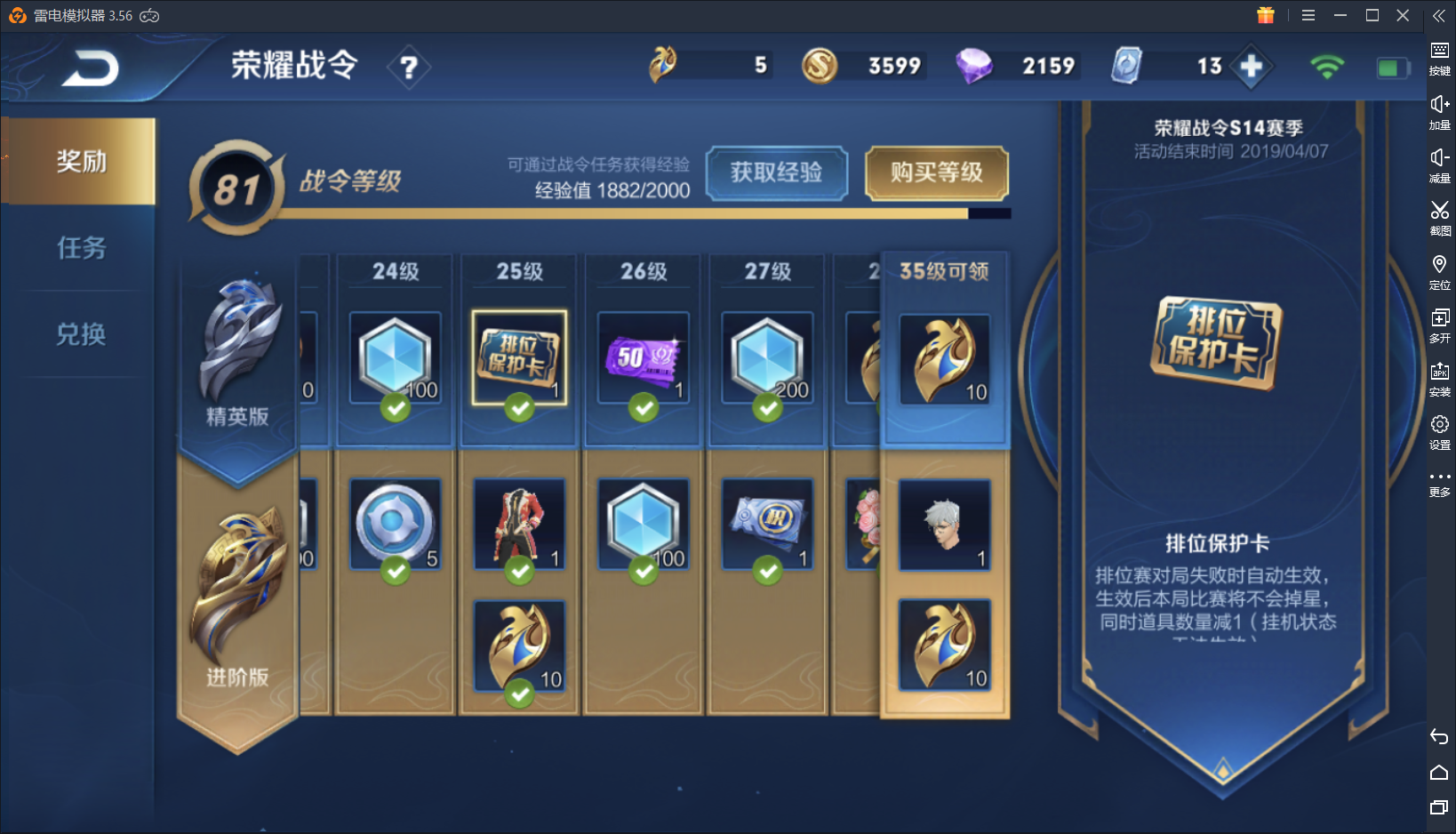Open the emulator 设置 settings
Image resolution: width=1456 pixels, height=834 pixels.
(x=1439, y=431)
